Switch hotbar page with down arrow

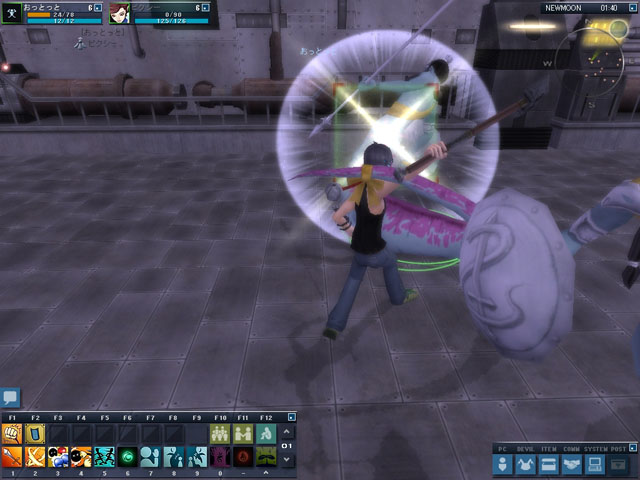pyautogui.click(x=289, y=459)
